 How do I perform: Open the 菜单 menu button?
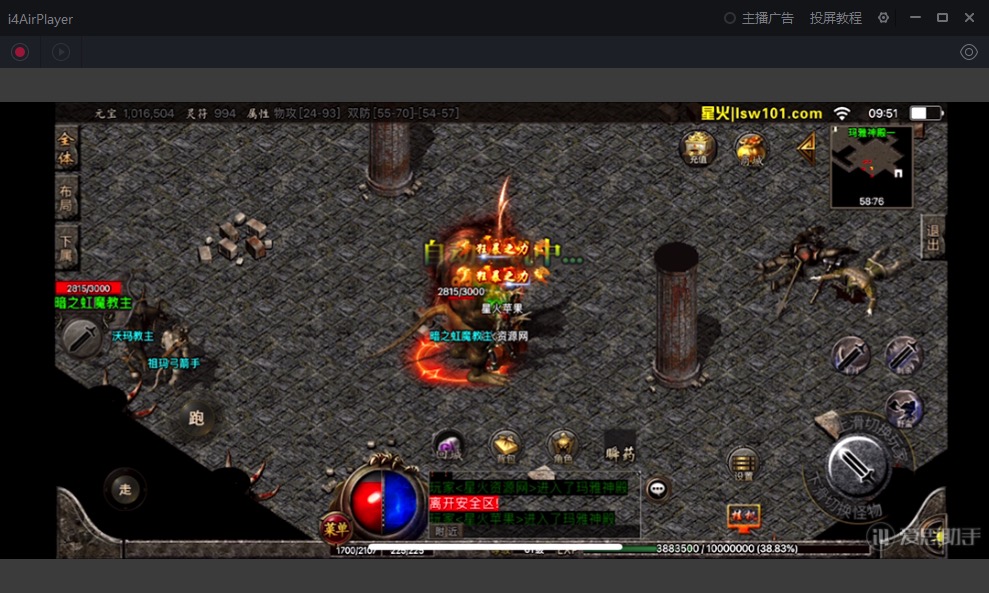click(335, 527)
